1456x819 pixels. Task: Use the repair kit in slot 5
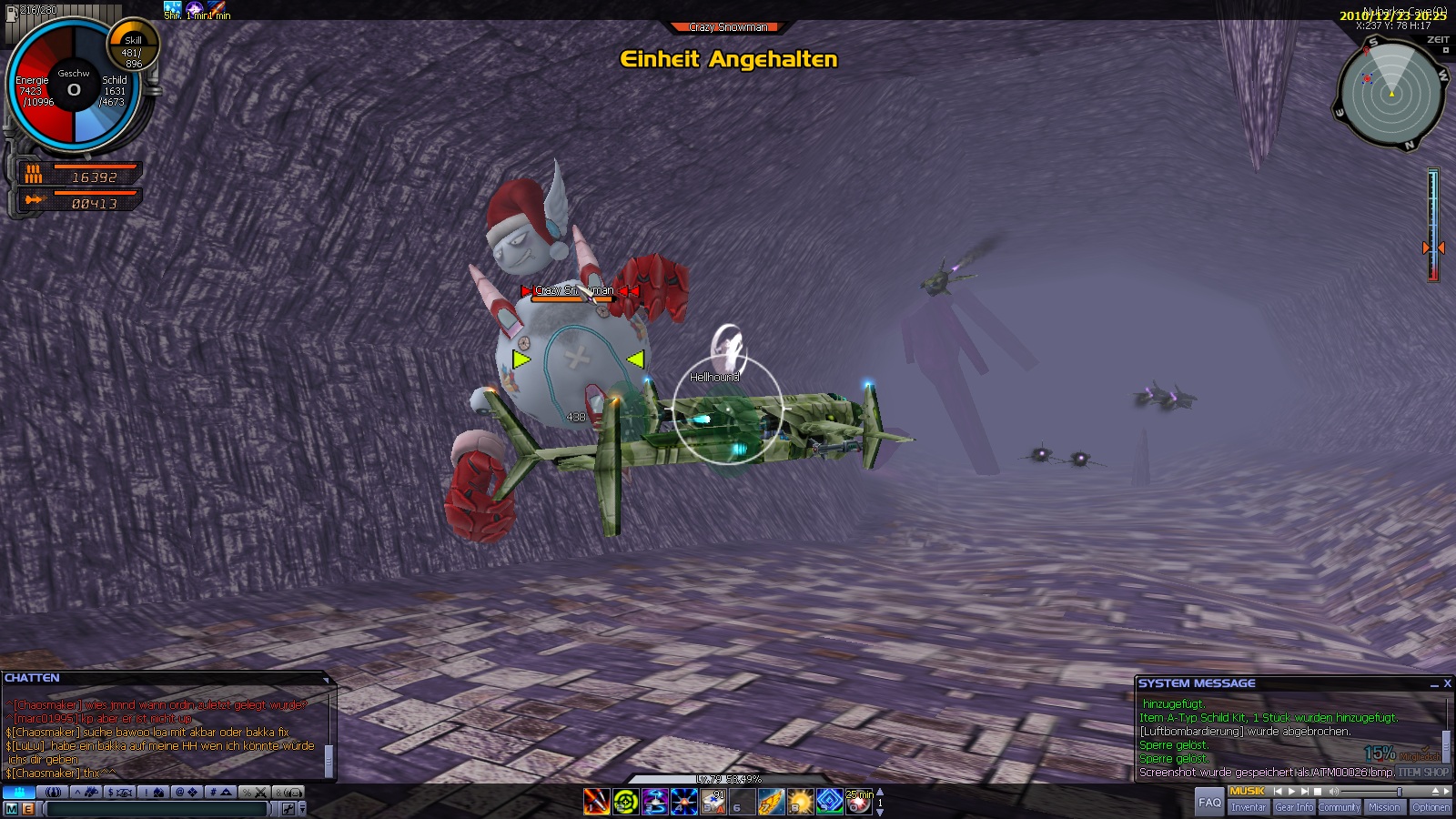713,802
